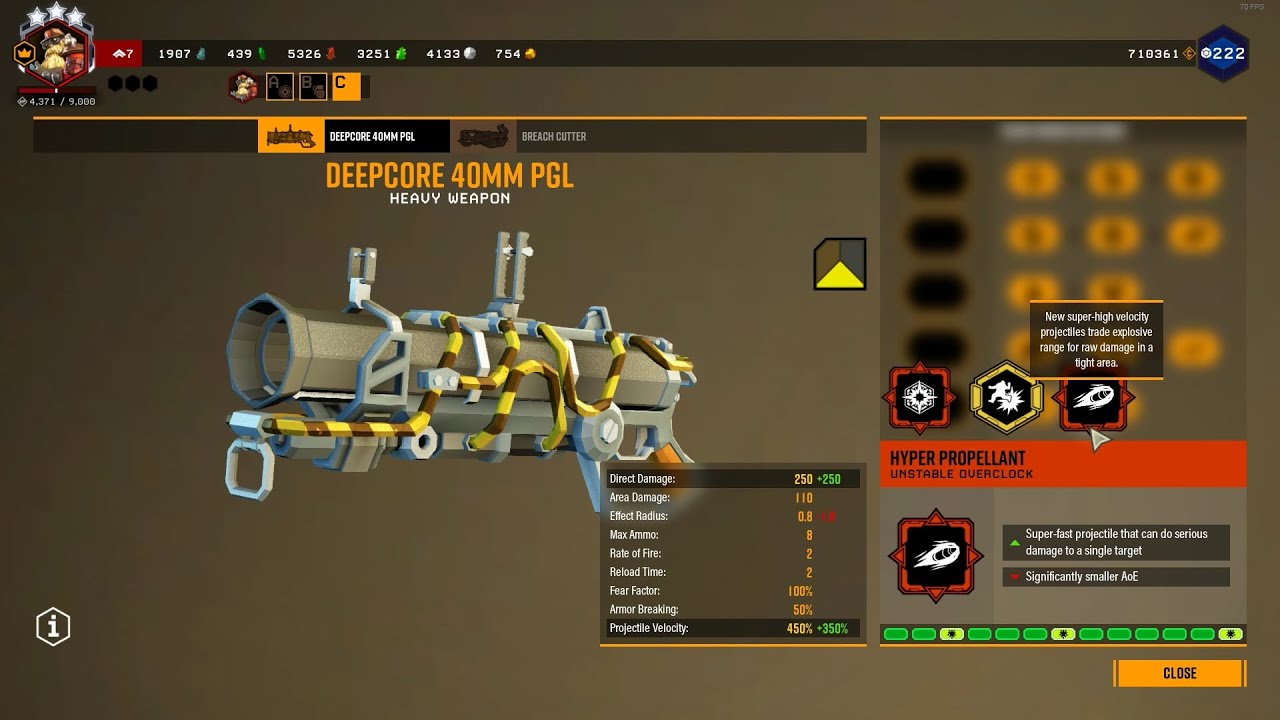The image size is (1280, 720).
Task: Pick the yellow balanced overclock with dwarf icon
Action: point(1007,398)
